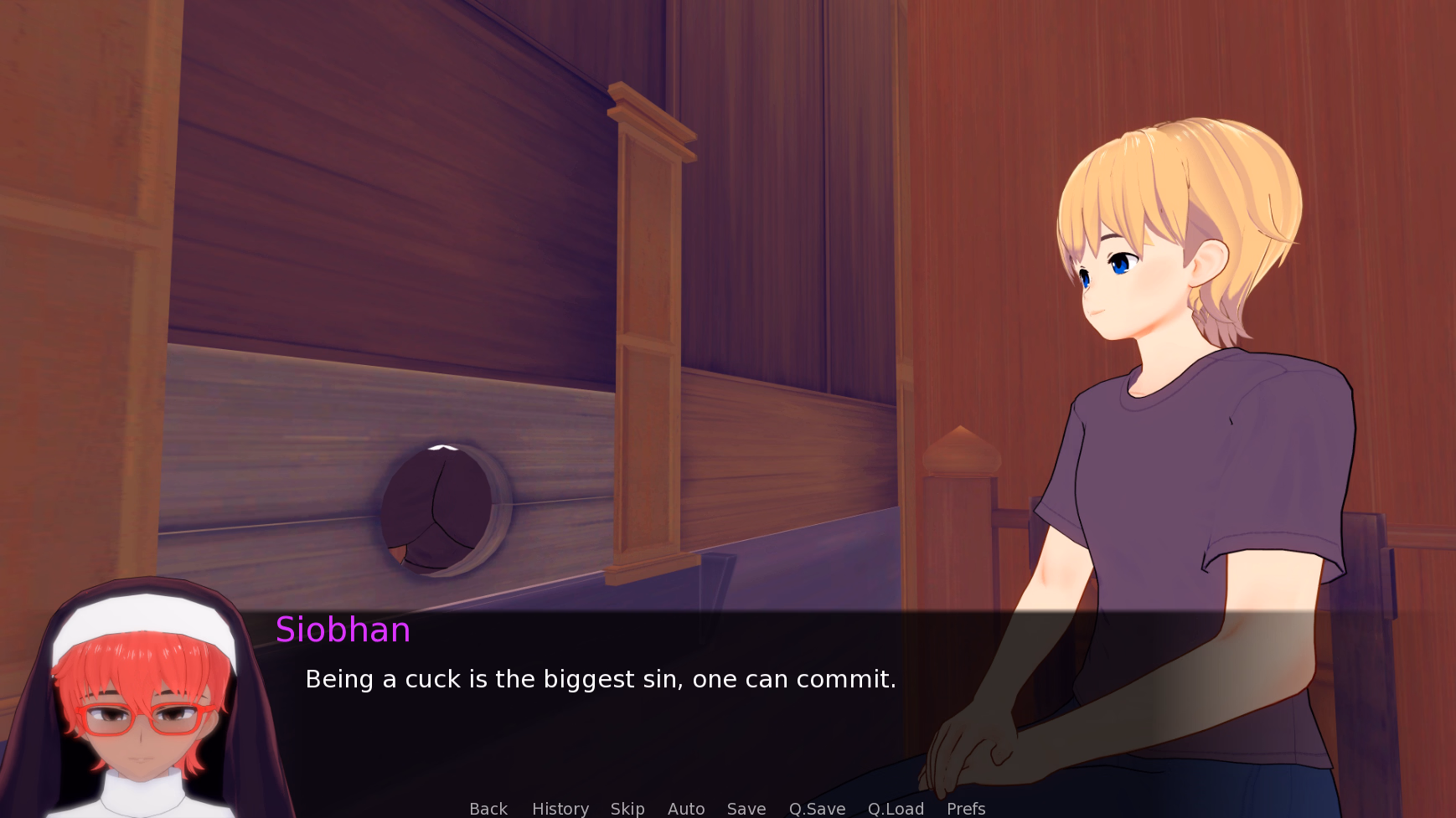Quick load with Q.Load
This screenshot has height=818, width=1456.
pyautogui.click(x=895, y=808)
